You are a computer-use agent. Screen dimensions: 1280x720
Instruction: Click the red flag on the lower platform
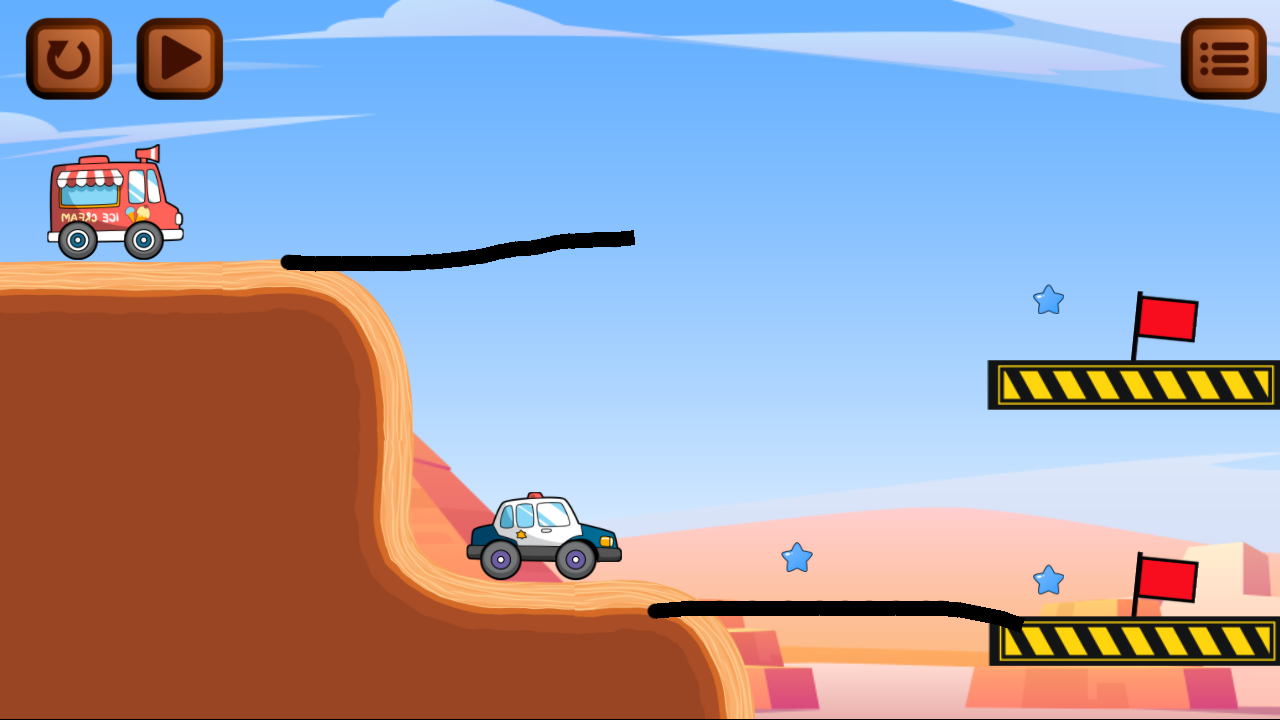click(1170, 580)
